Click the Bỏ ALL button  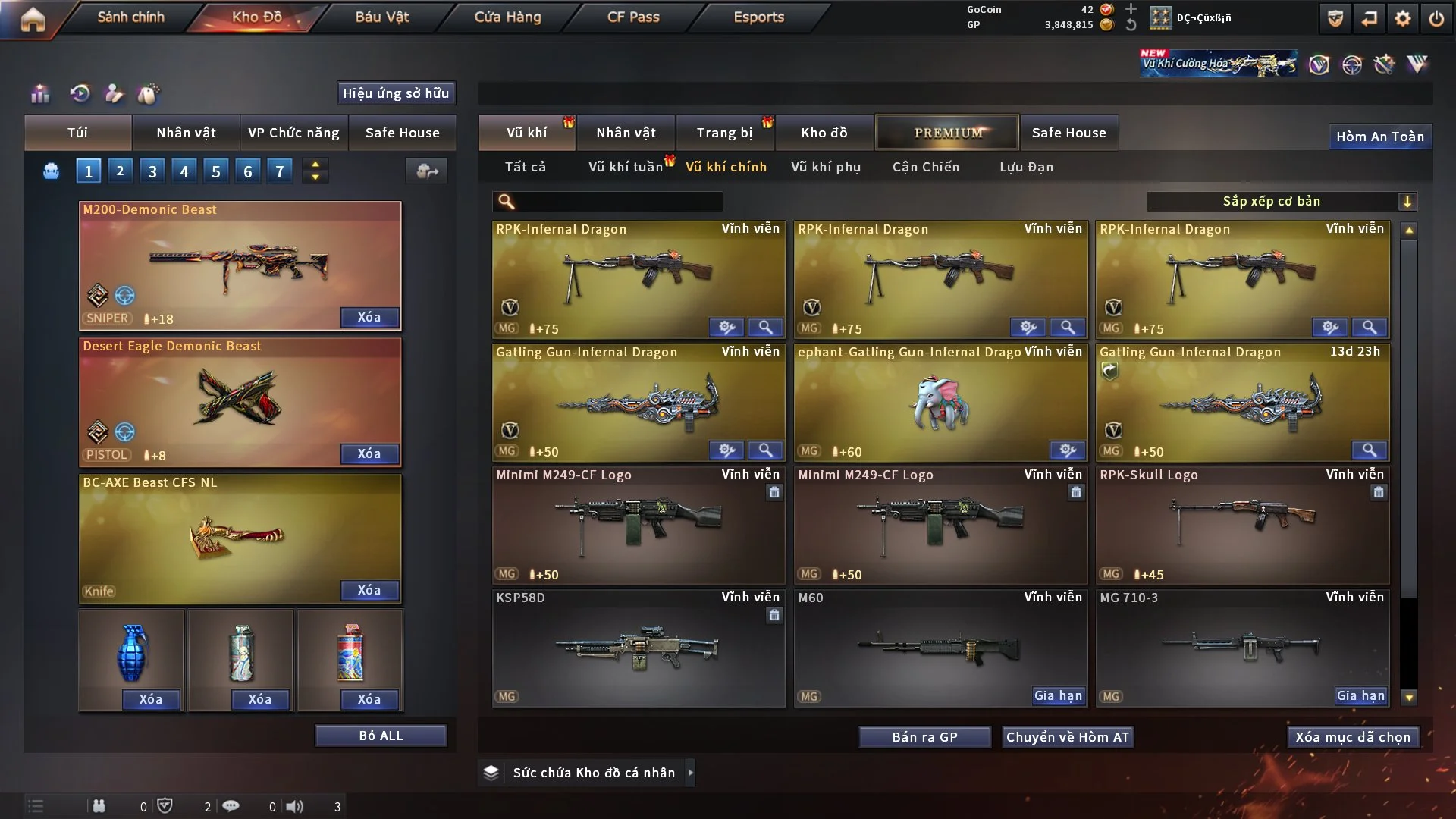(381, 736)
